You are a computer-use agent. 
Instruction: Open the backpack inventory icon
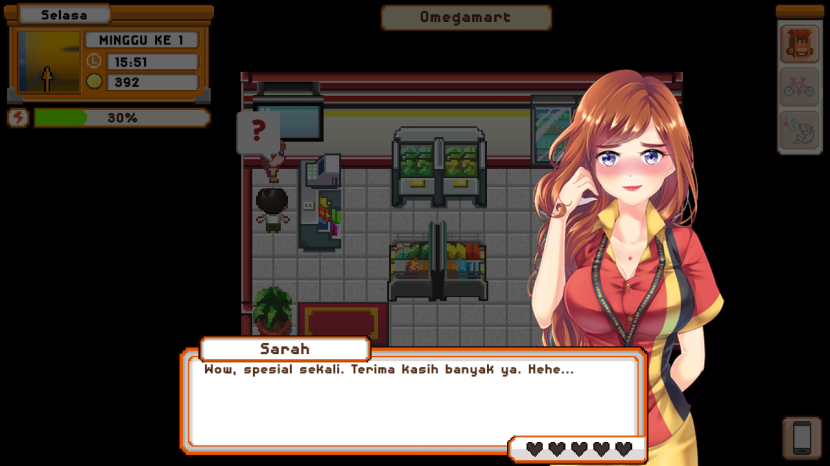pos(799,44)
